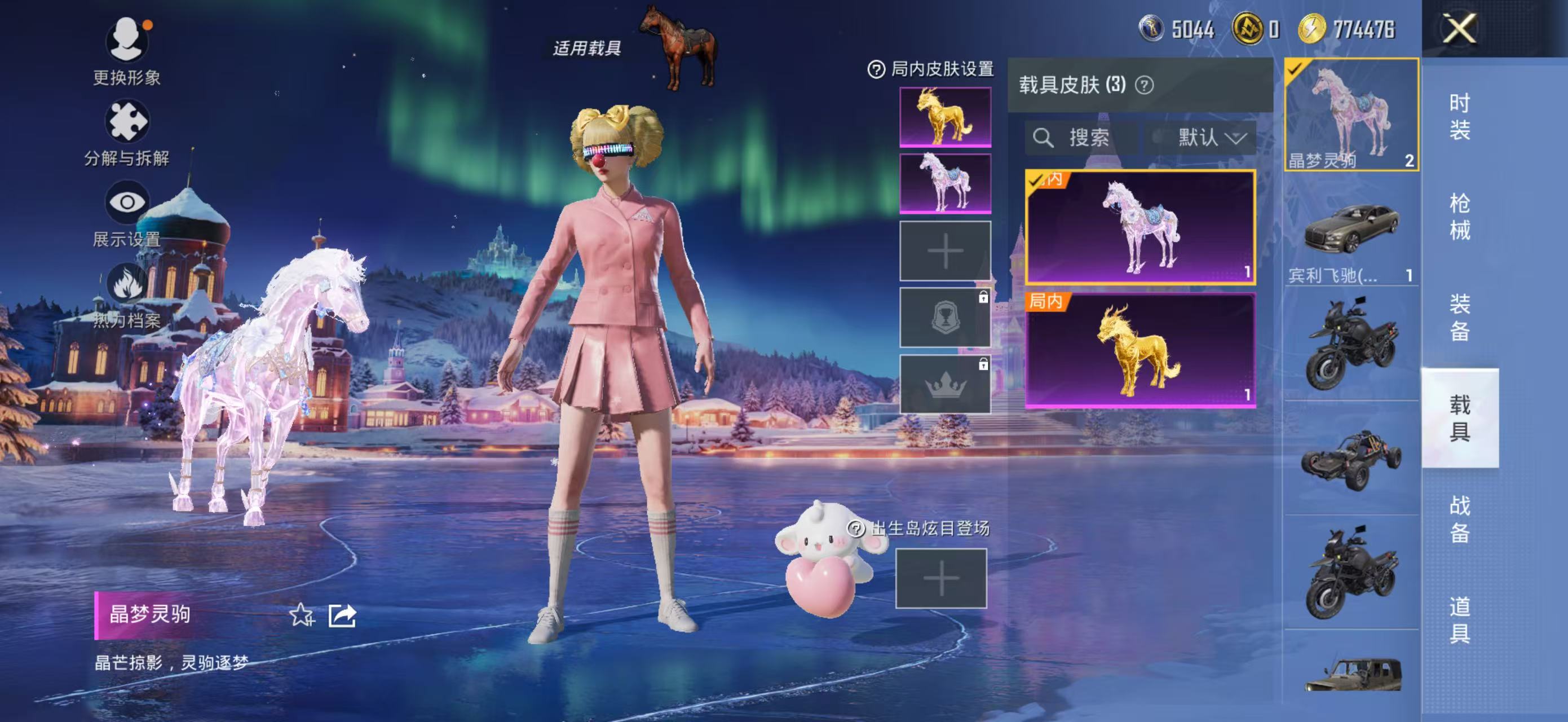
Task: Share the 晶梦灵驹 skin
Action: (x=342, y=615)
